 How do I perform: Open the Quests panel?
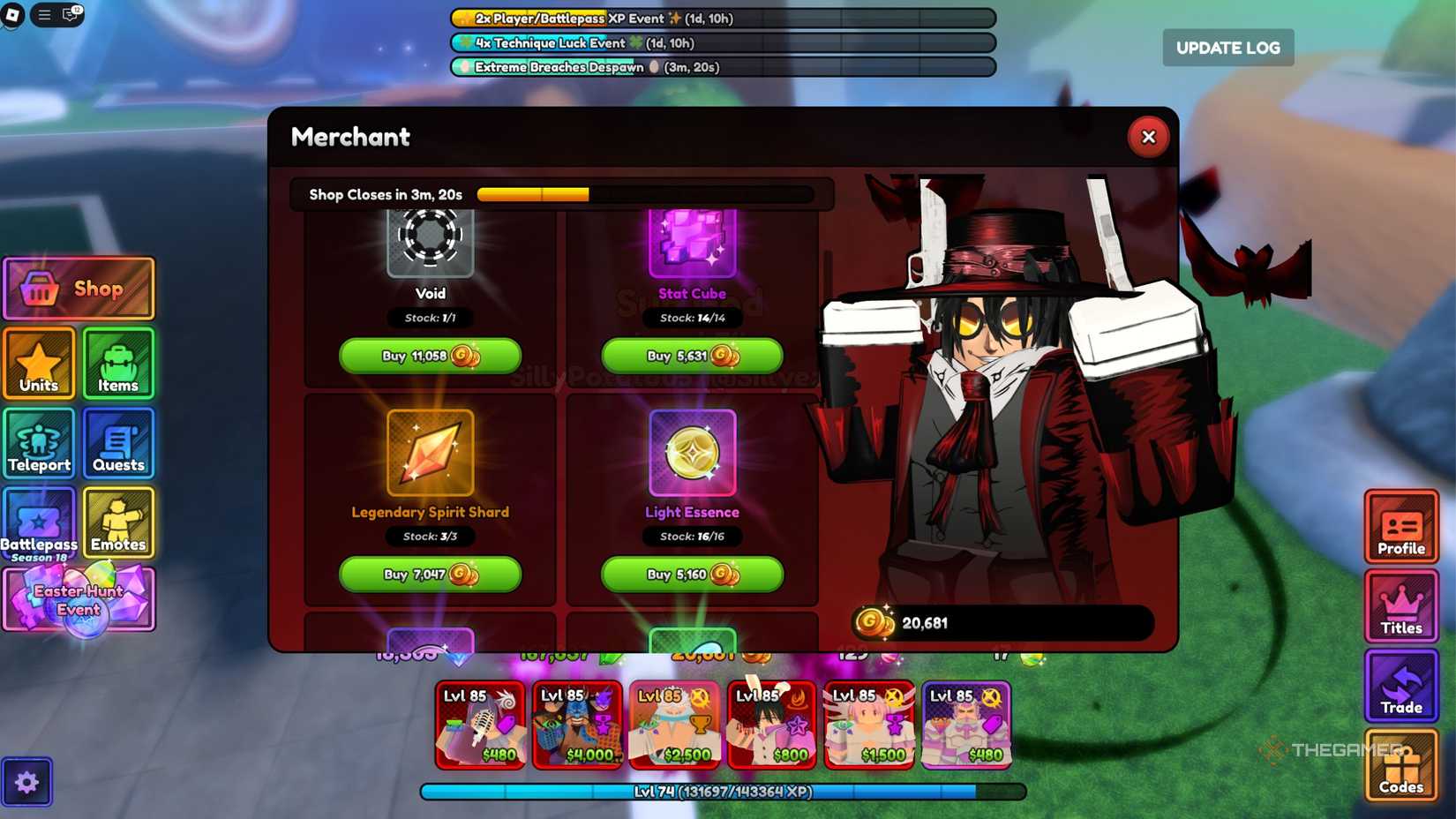pos(118,444)
